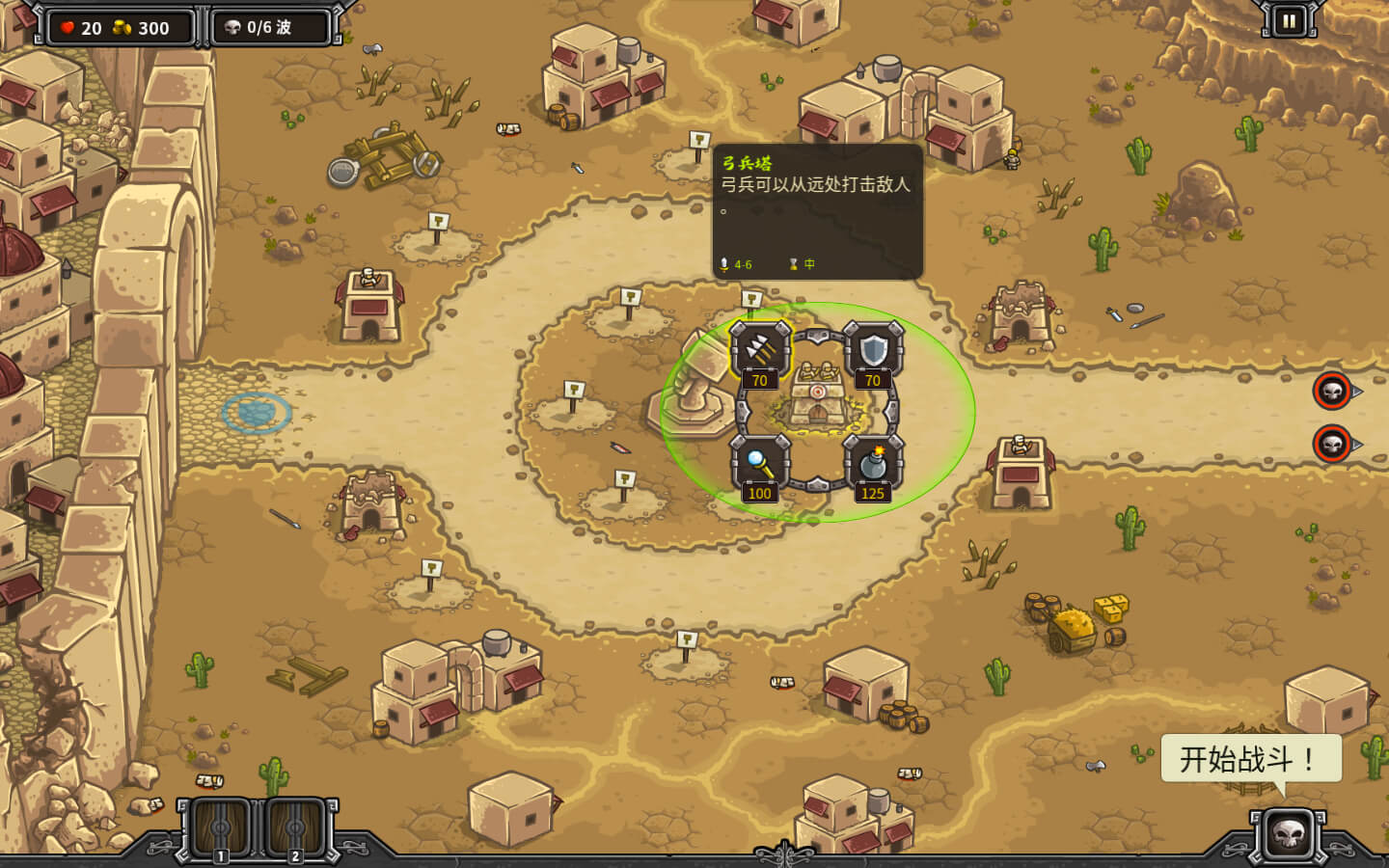Click the locked ability slot numbered 1
The height and width of the screenshot is (868, 1389).
point(221,827)
